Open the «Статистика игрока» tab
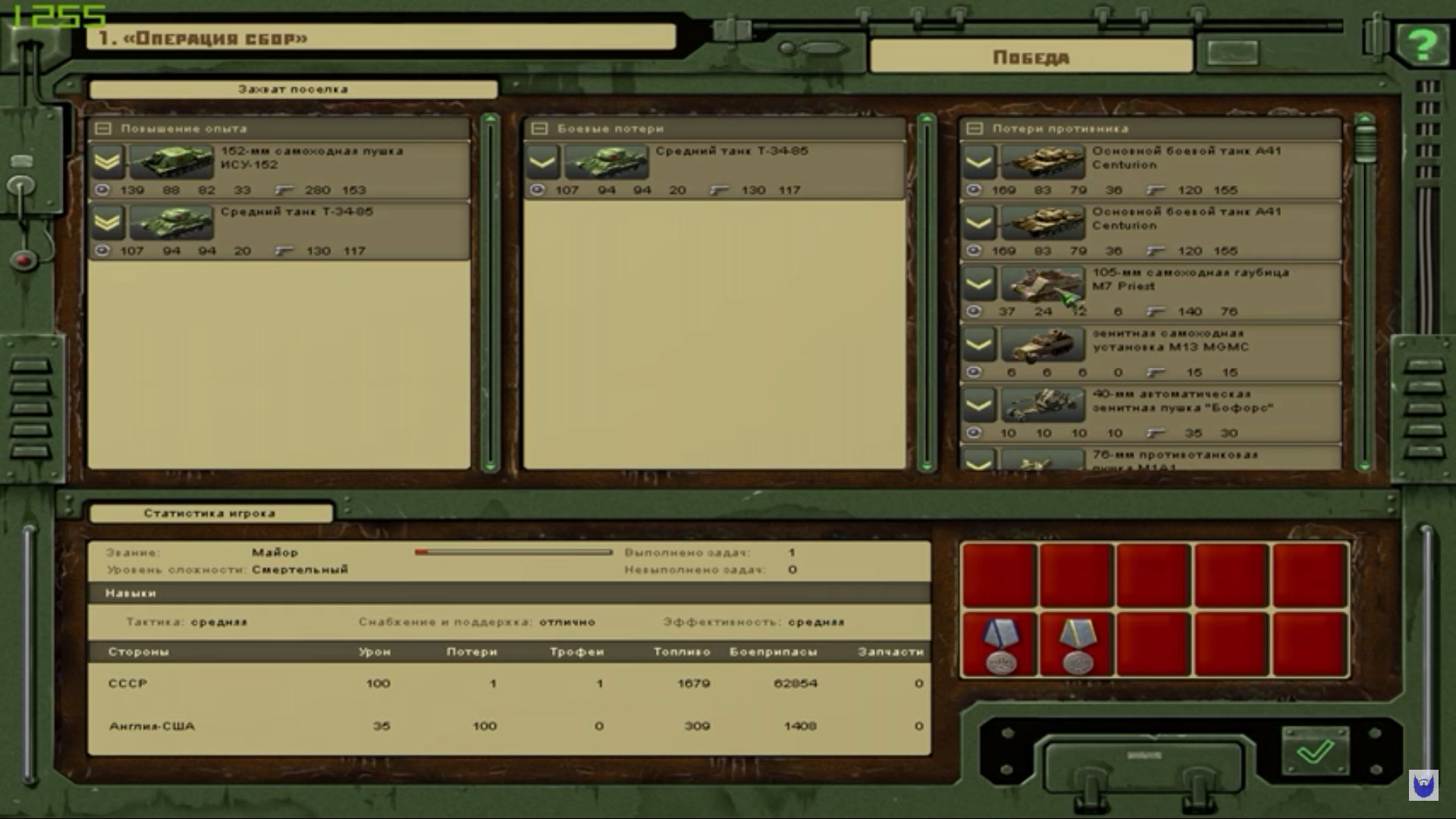This screenshot has height=819, width=1456. point(210,513)
